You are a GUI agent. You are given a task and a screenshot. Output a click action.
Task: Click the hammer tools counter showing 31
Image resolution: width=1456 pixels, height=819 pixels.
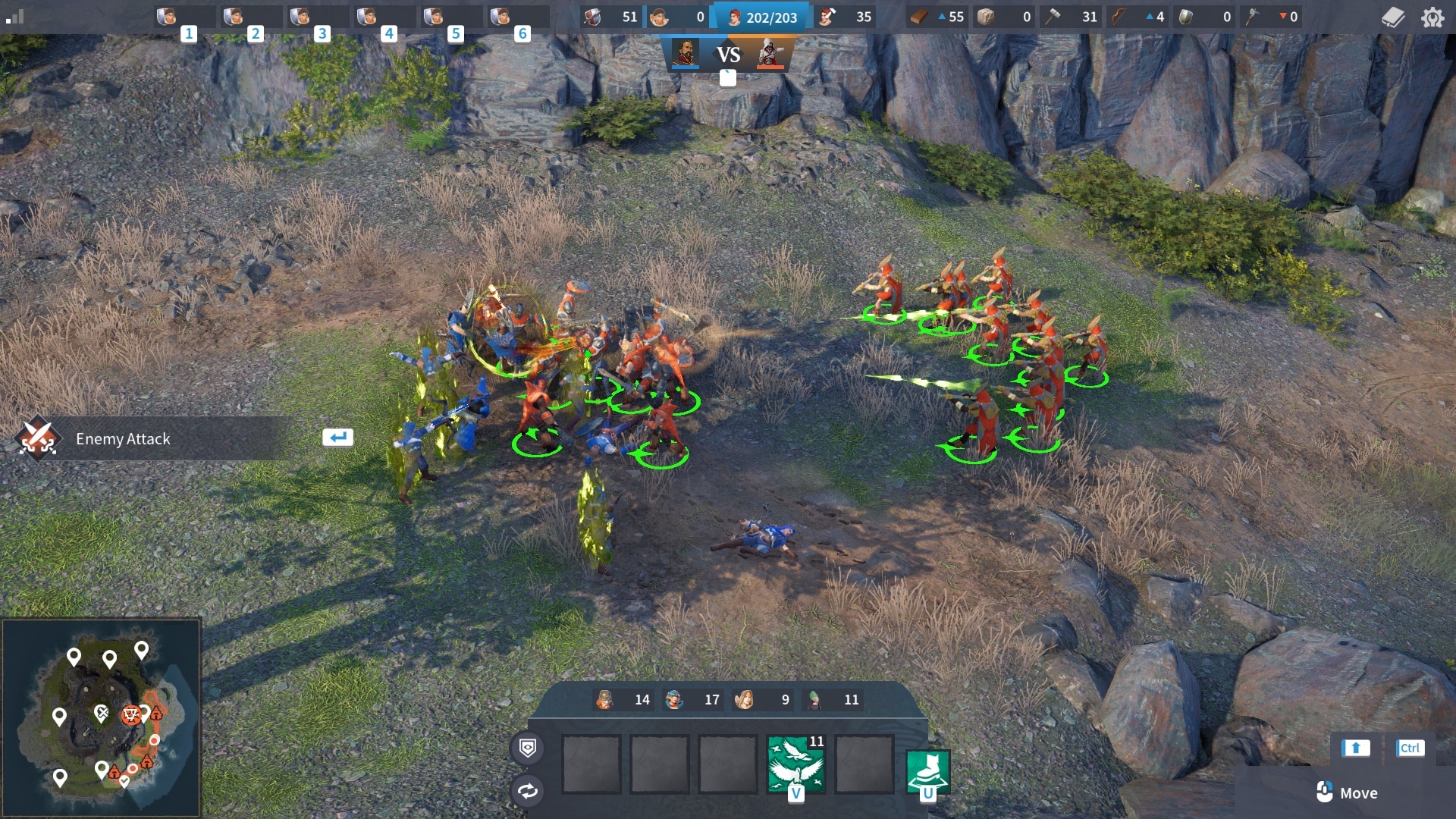(1072, 17)
